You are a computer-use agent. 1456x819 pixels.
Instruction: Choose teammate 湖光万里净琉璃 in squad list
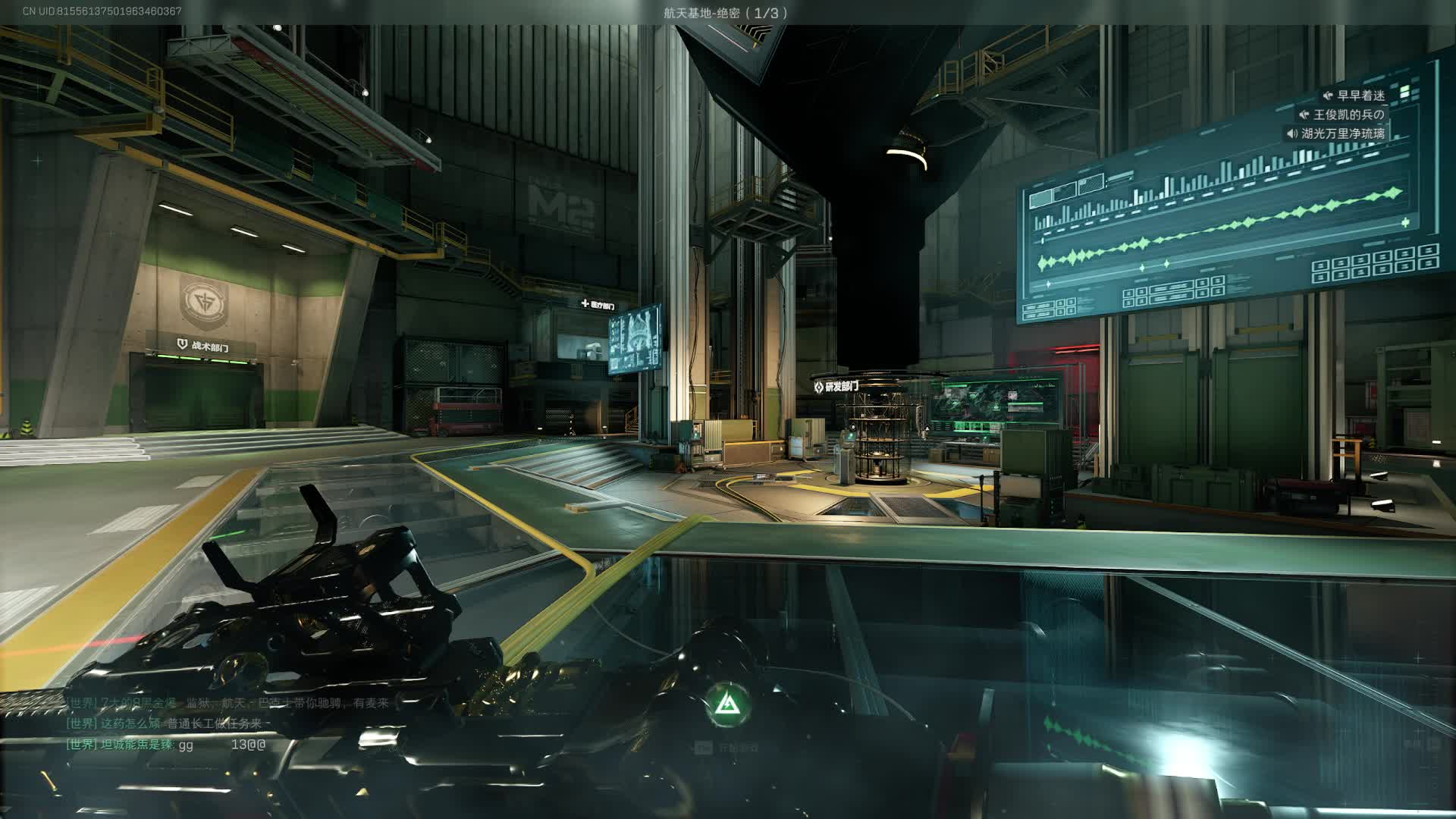tap(1343, 133)
